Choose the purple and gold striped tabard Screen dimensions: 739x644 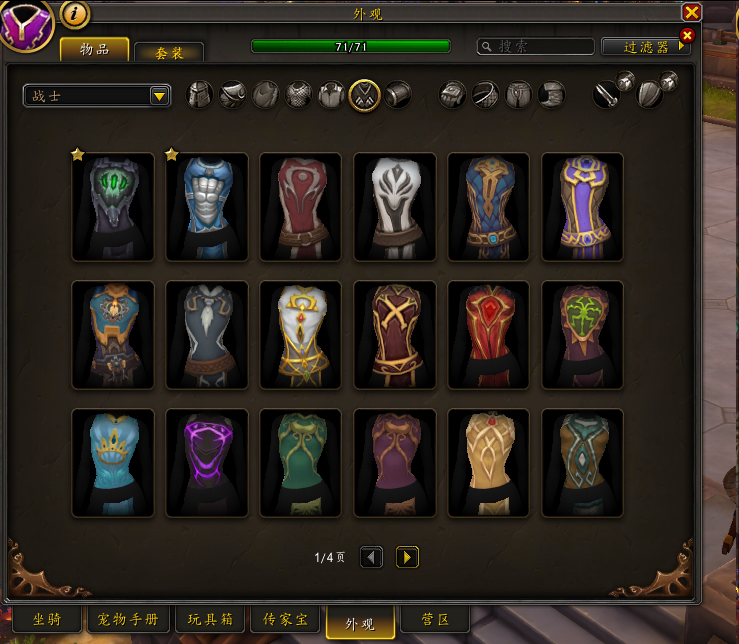click(x=582, y=207)
